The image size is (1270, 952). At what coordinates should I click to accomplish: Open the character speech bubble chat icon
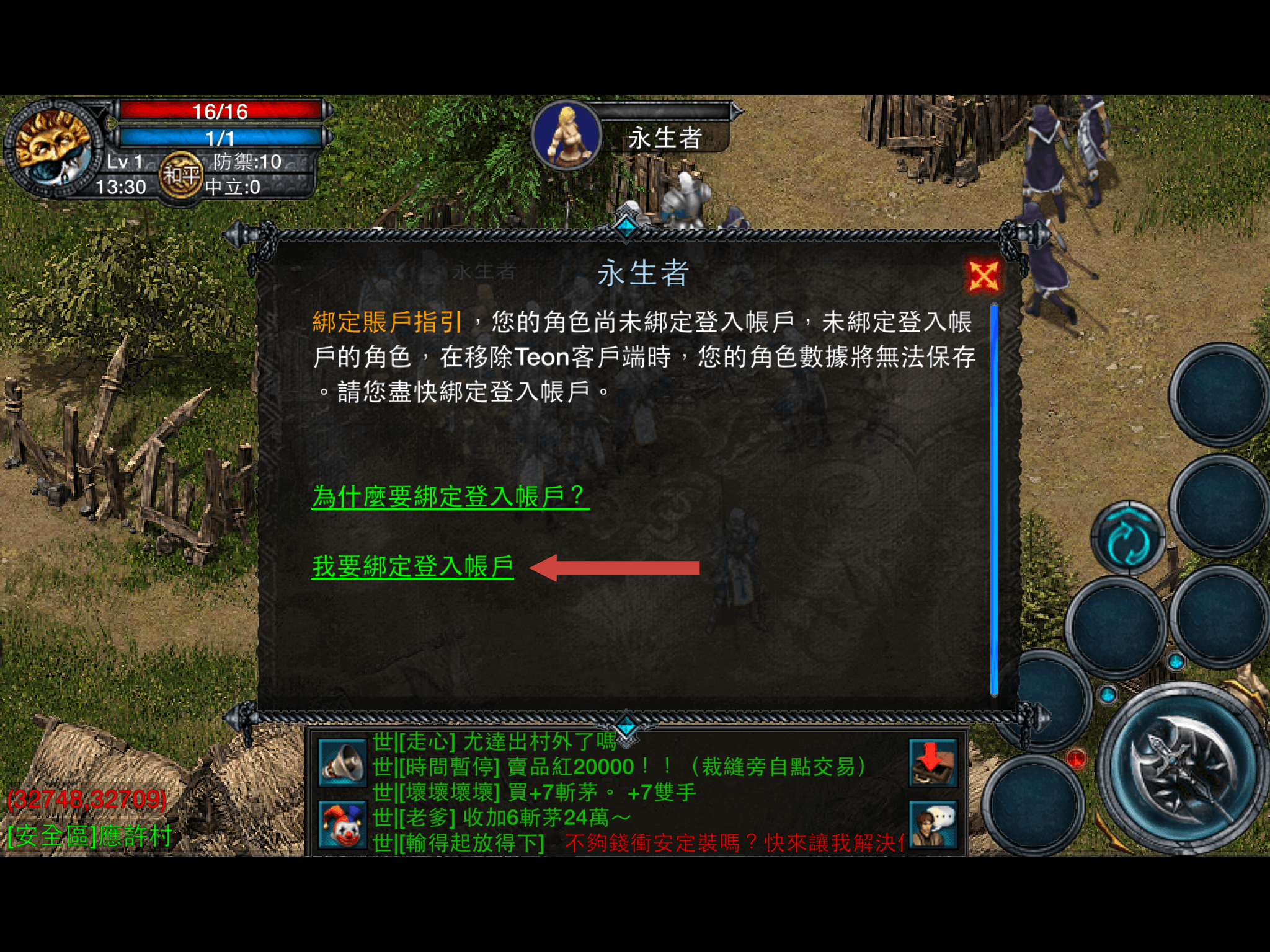933,824
